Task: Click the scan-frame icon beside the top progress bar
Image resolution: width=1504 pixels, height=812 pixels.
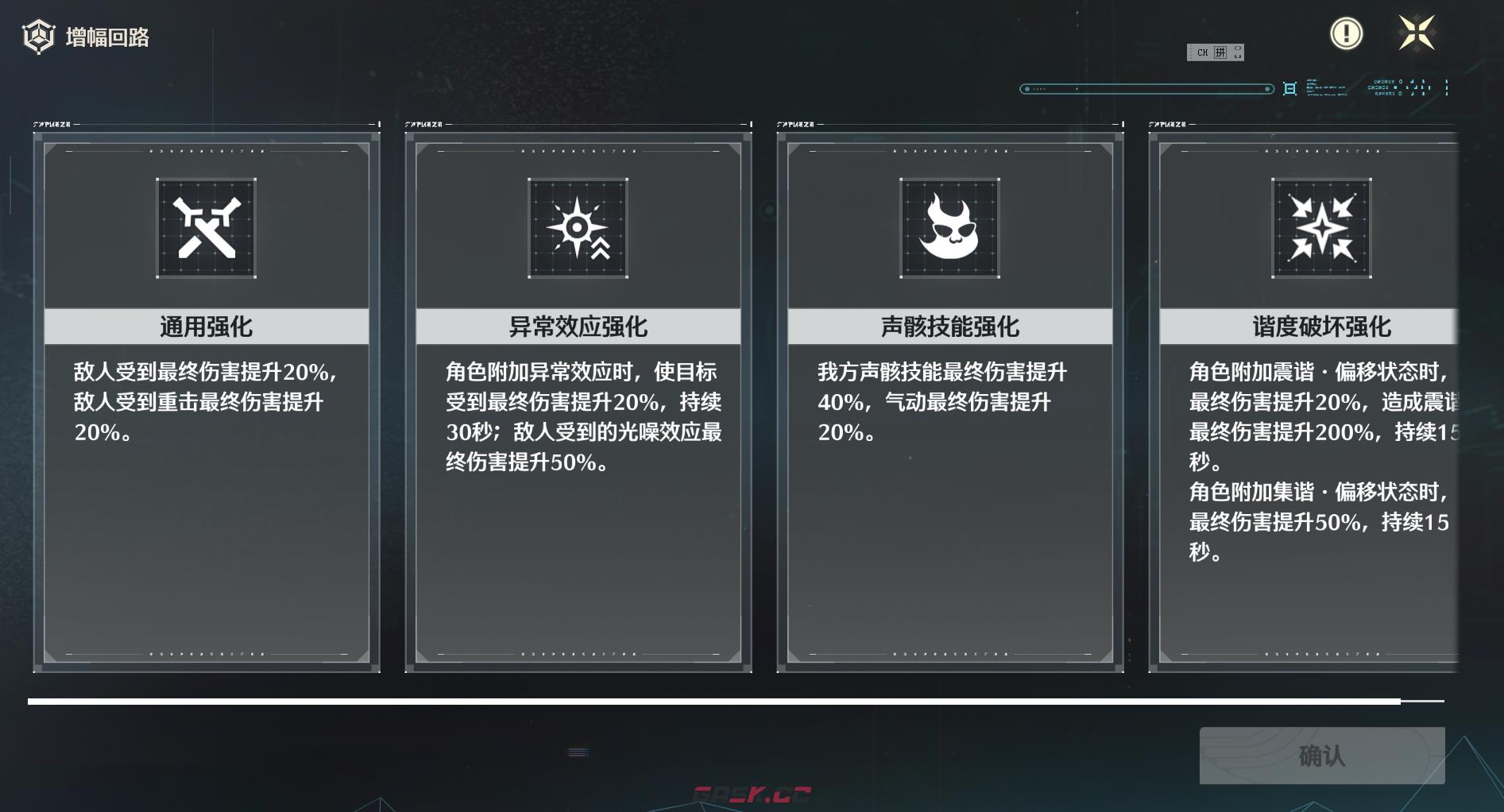Action: 1290,88
